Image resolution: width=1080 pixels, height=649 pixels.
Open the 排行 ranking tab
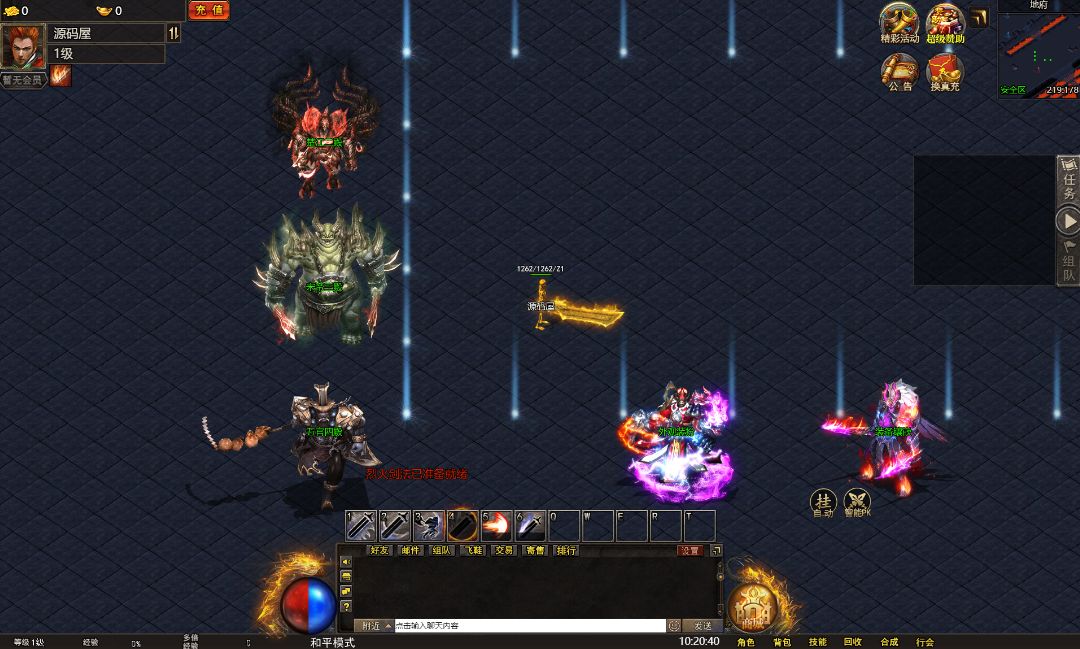(x=566, y=550)
